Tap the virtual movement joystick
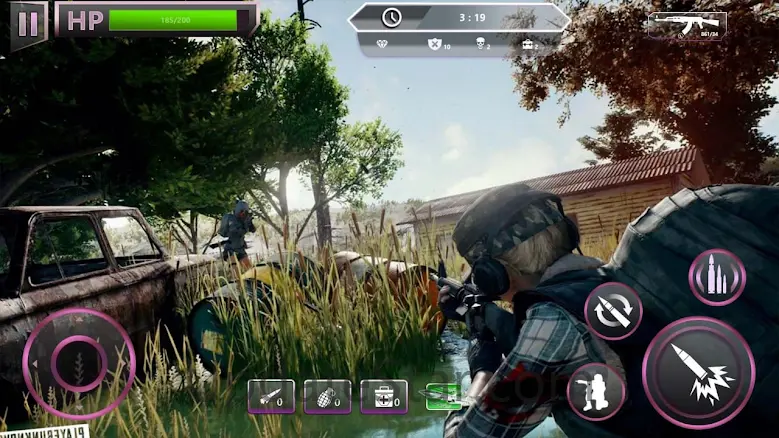 point(79,363)
